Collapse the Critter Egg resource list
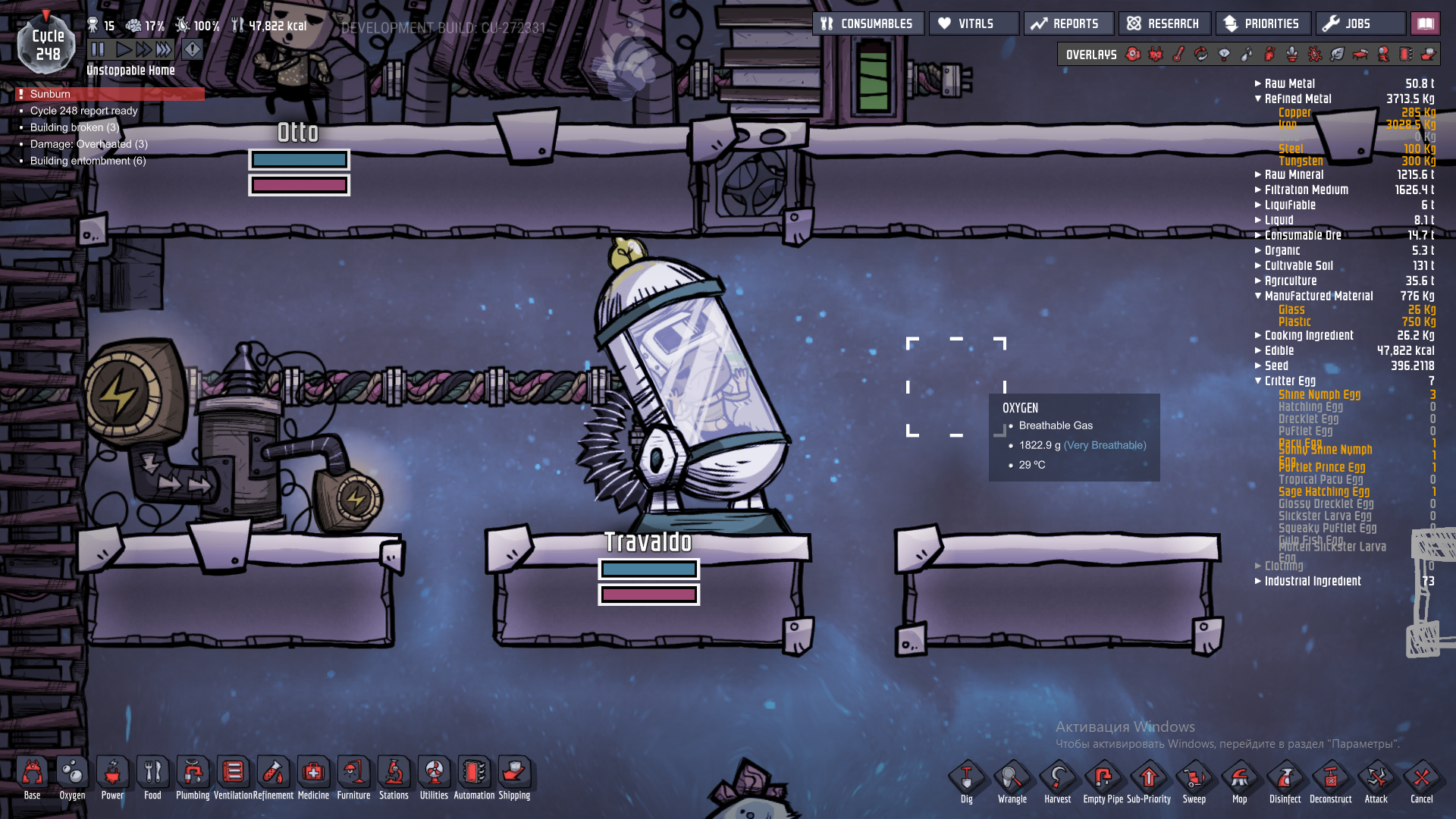The width and height of the screenshot is (1456, 819). (1289, 381)
